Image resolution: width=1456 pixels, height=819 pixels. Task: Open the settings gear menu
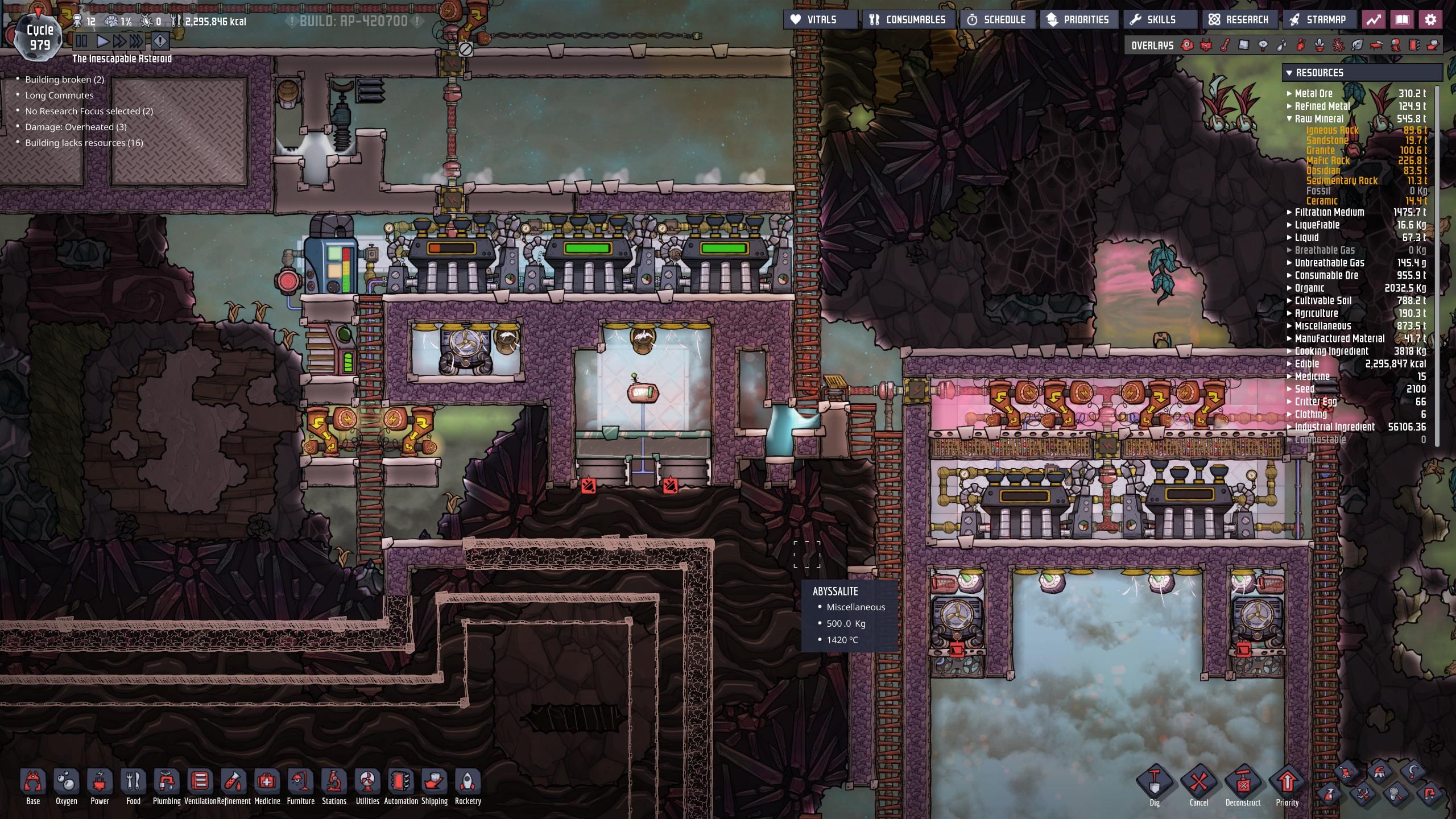tap(1430, 19)
